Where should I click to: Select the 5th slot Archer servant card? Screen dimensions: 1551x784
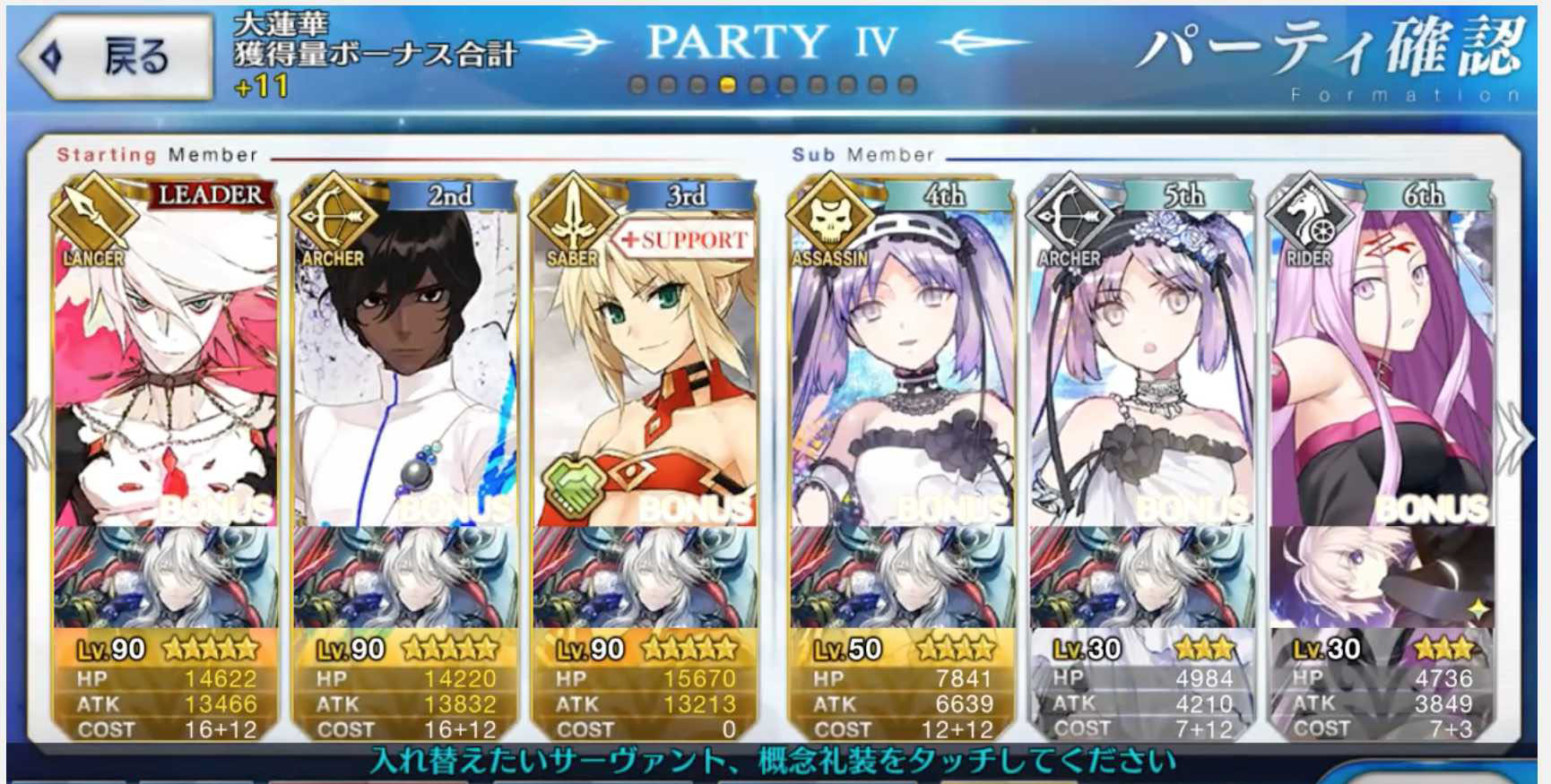[1141, 358]
